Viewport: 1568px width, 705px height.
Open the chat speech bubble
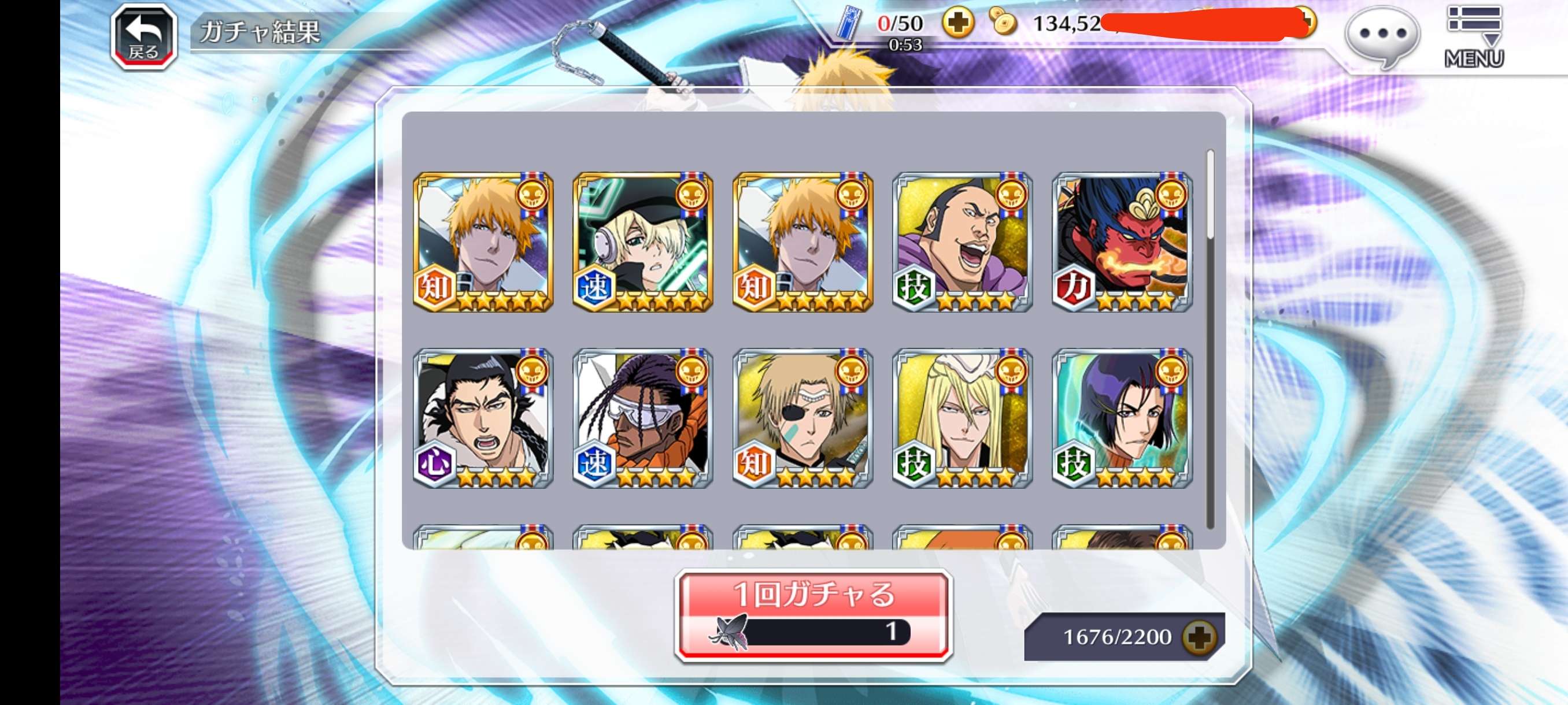1382,35
